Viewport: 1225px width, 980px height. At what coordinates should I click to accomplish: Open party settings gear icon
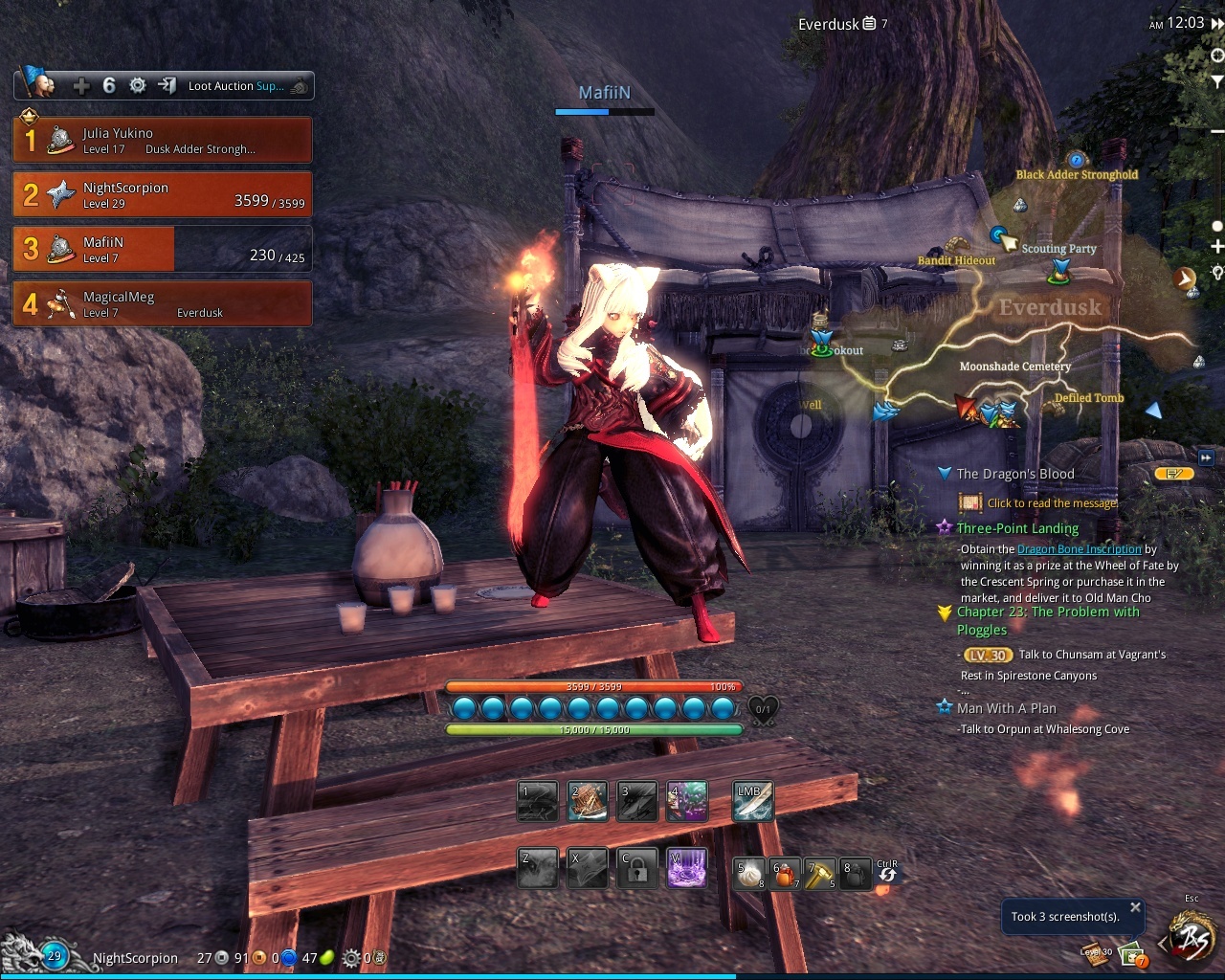[138, 86]
